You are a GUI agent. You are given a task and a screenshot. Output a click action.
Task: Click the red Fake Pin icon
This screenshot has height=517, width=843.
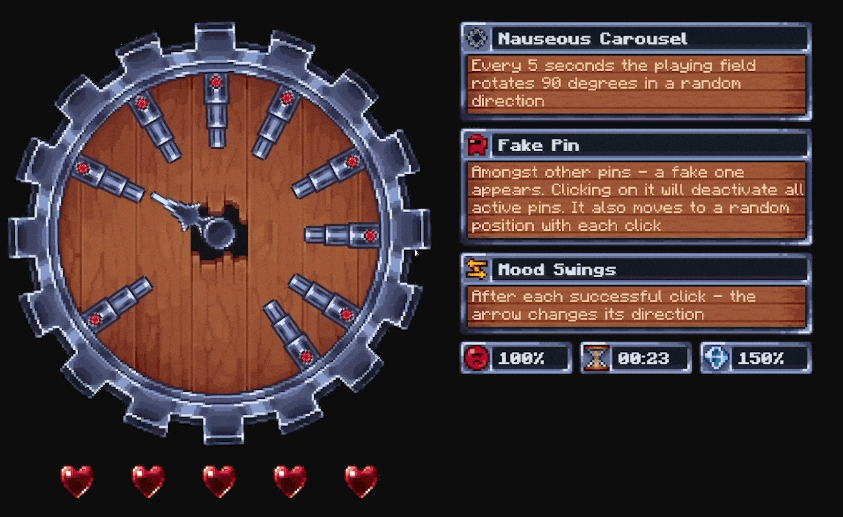477,146
